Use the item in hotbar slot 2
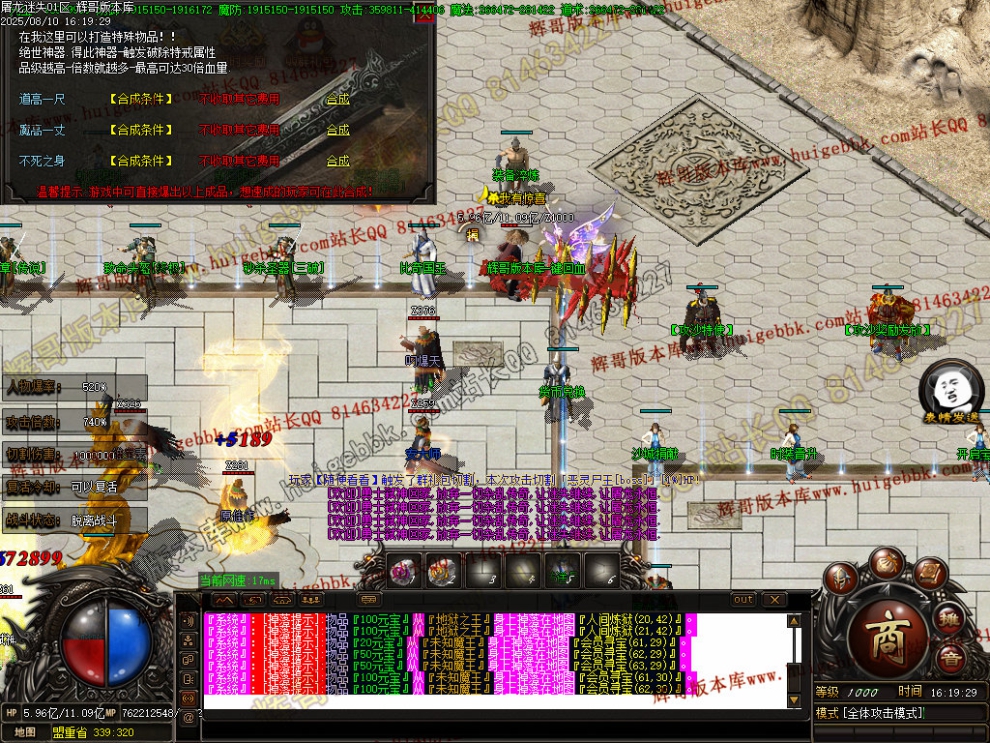 point(443,571)
